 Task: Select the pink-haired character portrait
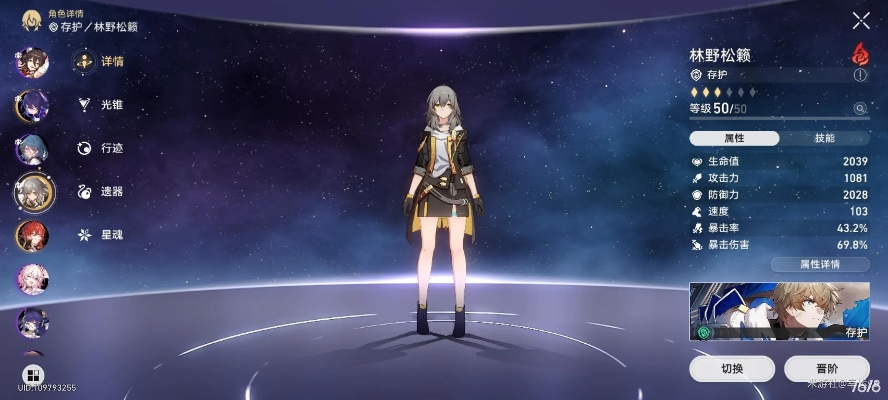click(31, 280)
